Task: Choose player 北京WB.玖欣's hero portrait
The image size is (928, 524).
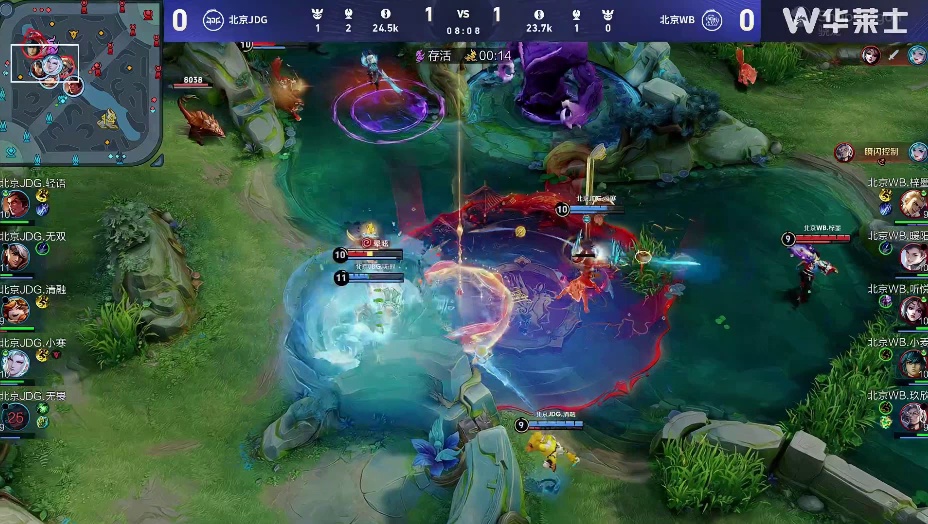Action: point(912,416)
